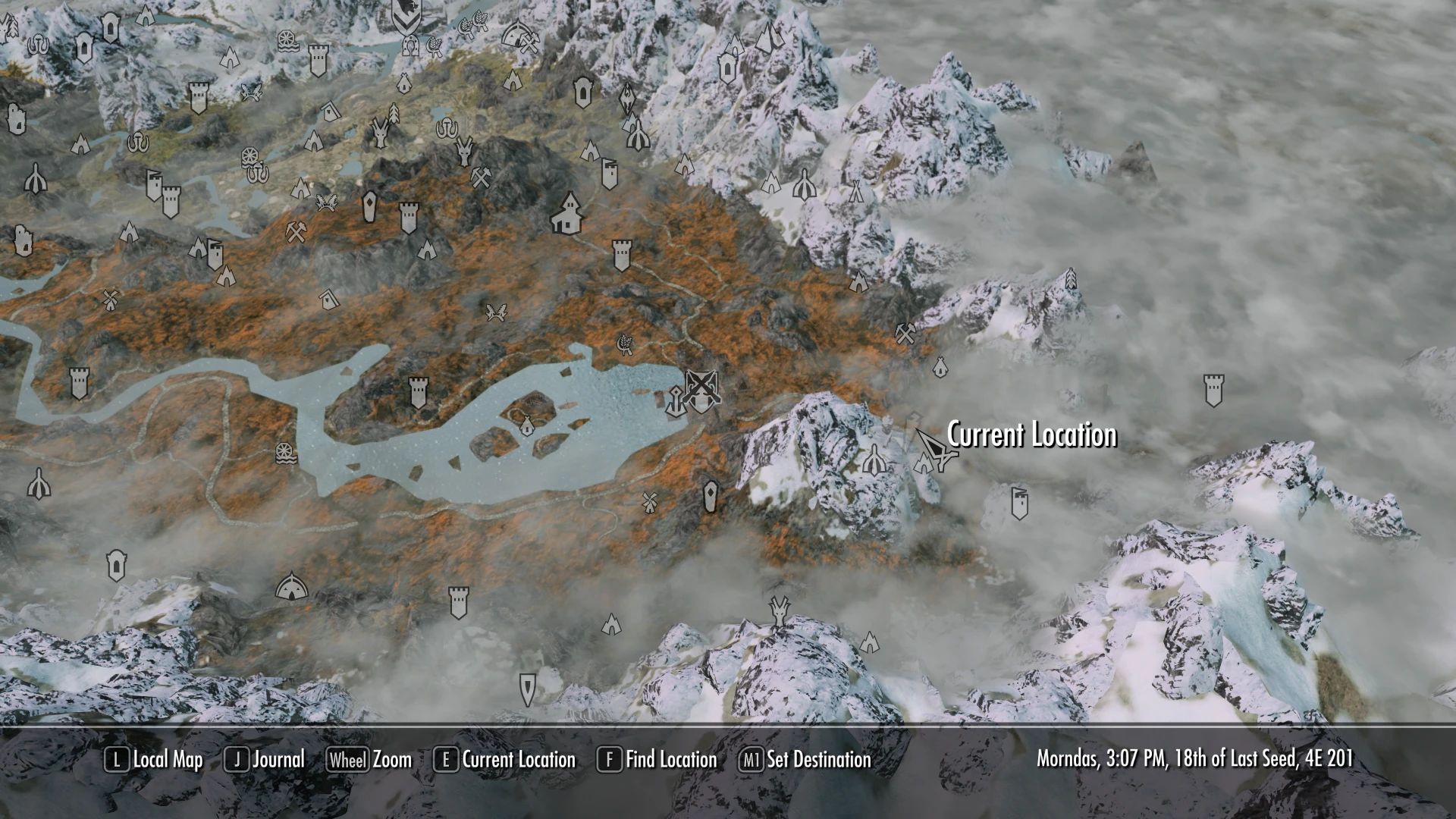Viewport: 1456px width, 819px height.
Task: Click Set Destination on the bottom bar
Action: pyautogui.click(x=821, y=759)
